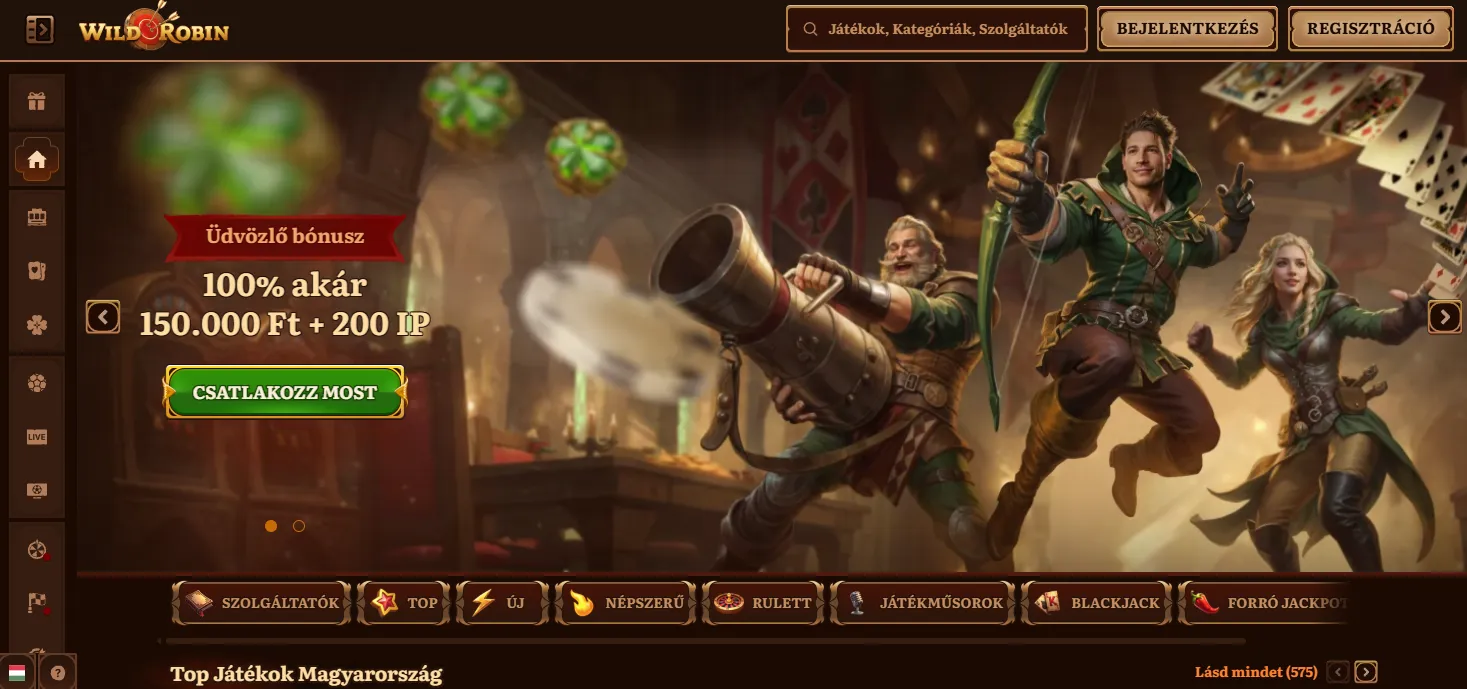The height and width of the screenshot is (689, 1467).
Task: Open the LIVE section icon
Action: (x=37, y=437)
